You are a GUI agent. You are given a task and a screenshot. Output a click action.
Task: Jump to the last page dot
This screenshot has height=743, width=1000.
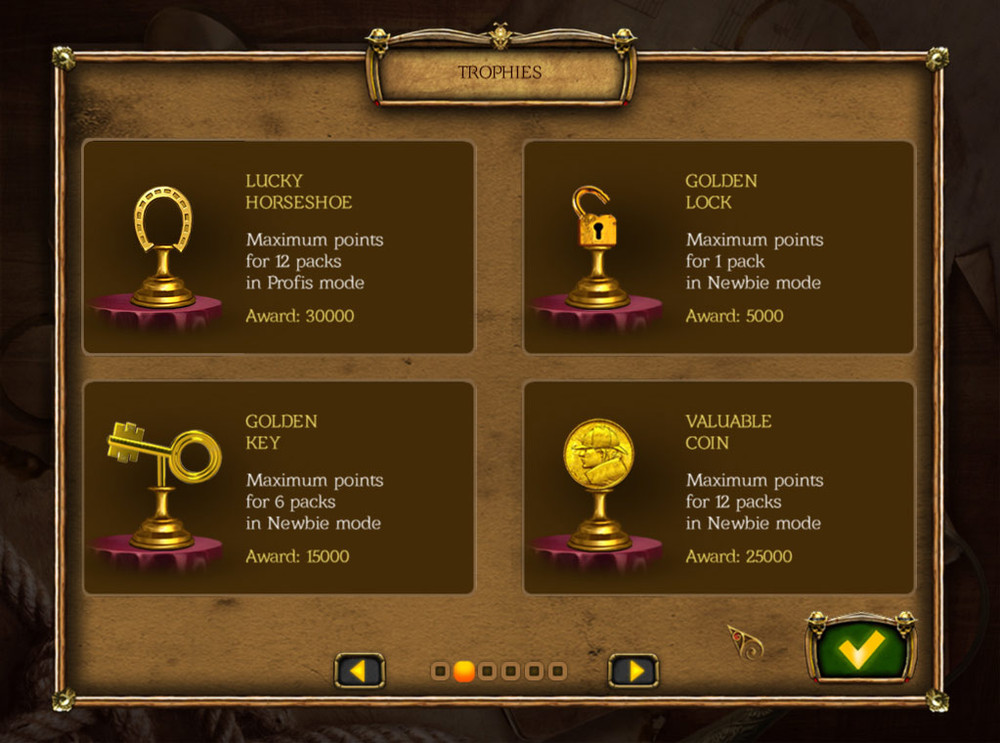point(558,671)
